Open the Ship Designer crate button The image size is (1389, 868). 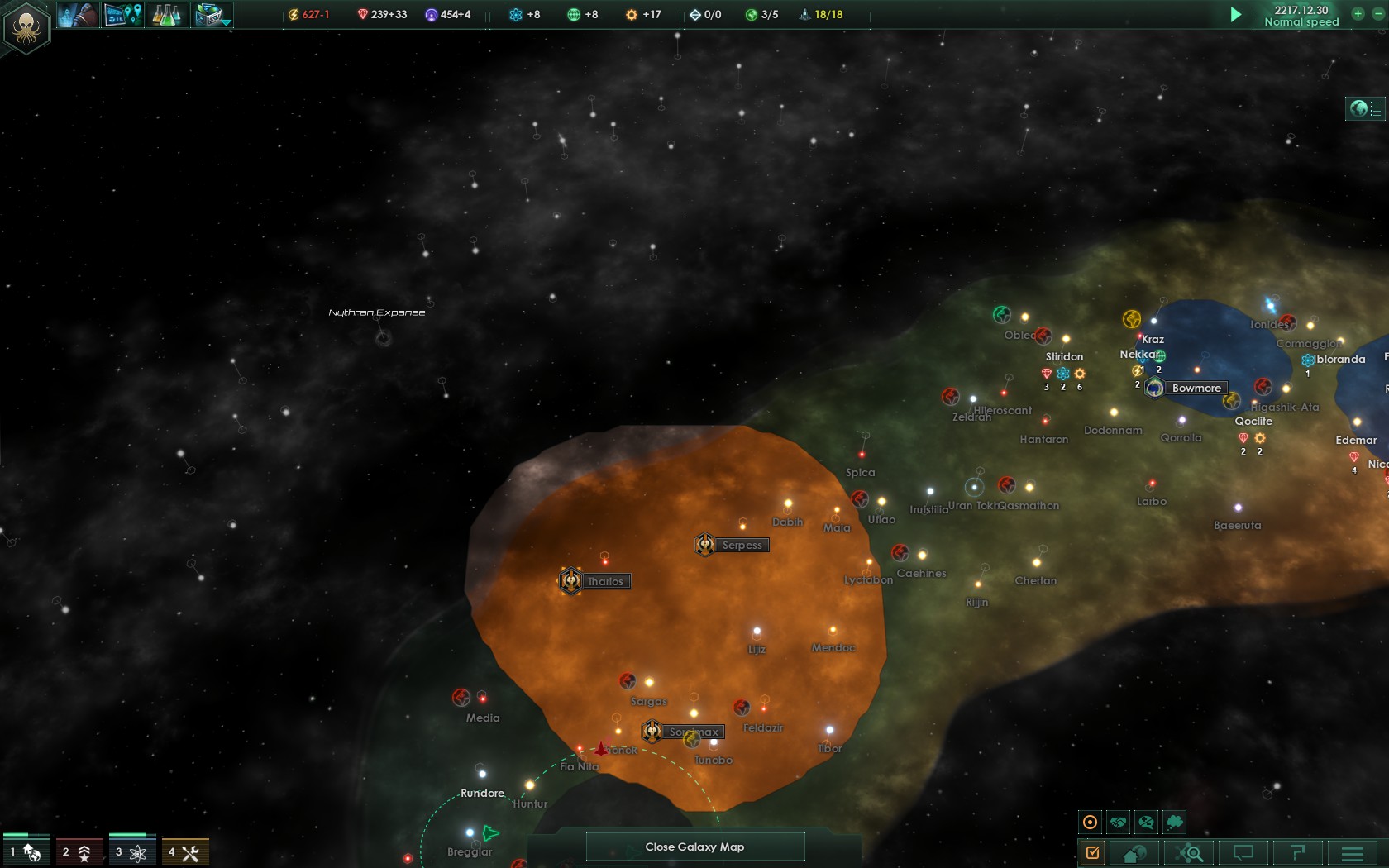pos(212,15)
